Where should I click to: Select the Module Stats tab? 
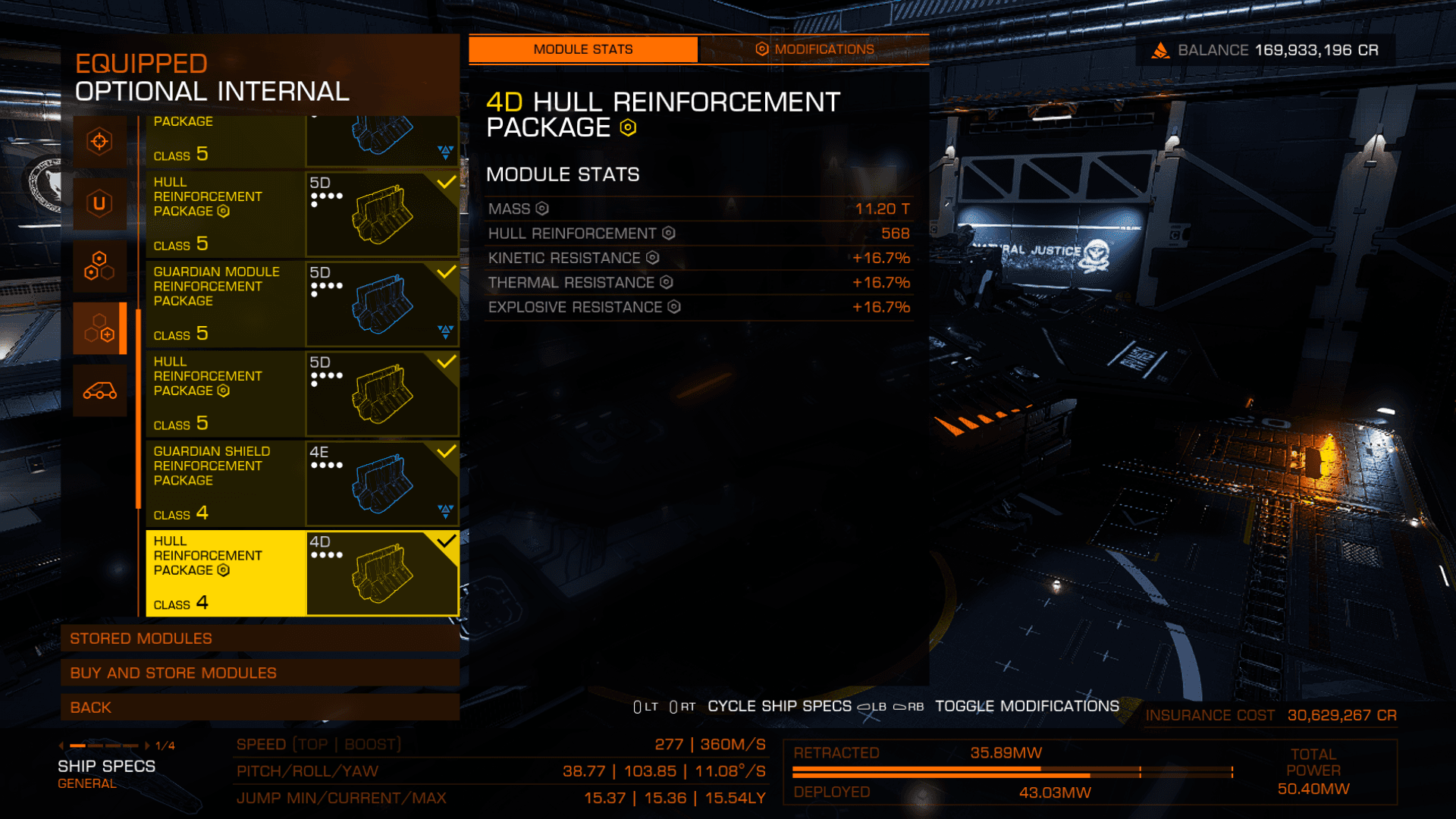pos(582,49)
